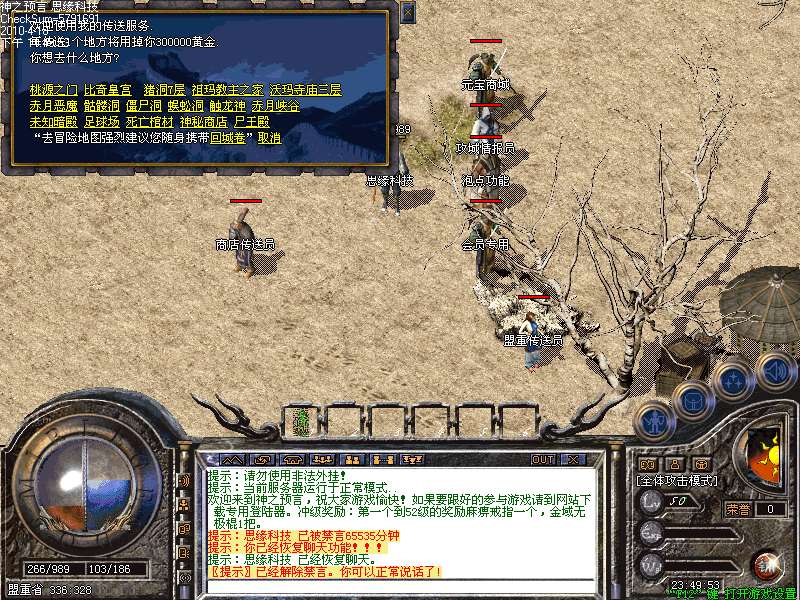Close the NPC dialog with the X button
The width and height of the screenshot is (800, 600).
coord(407,12)
